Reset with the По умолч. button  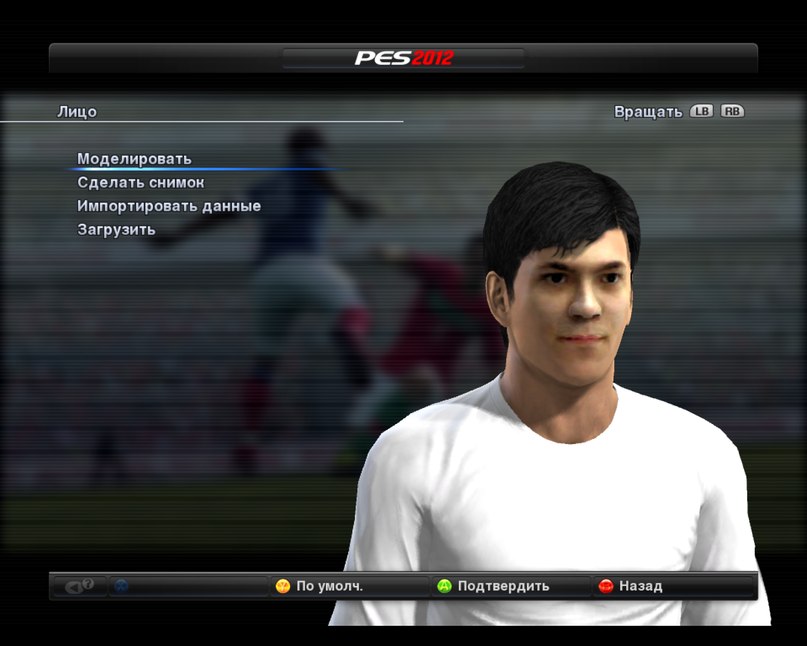pyautogui.click(x=320, y=586)
